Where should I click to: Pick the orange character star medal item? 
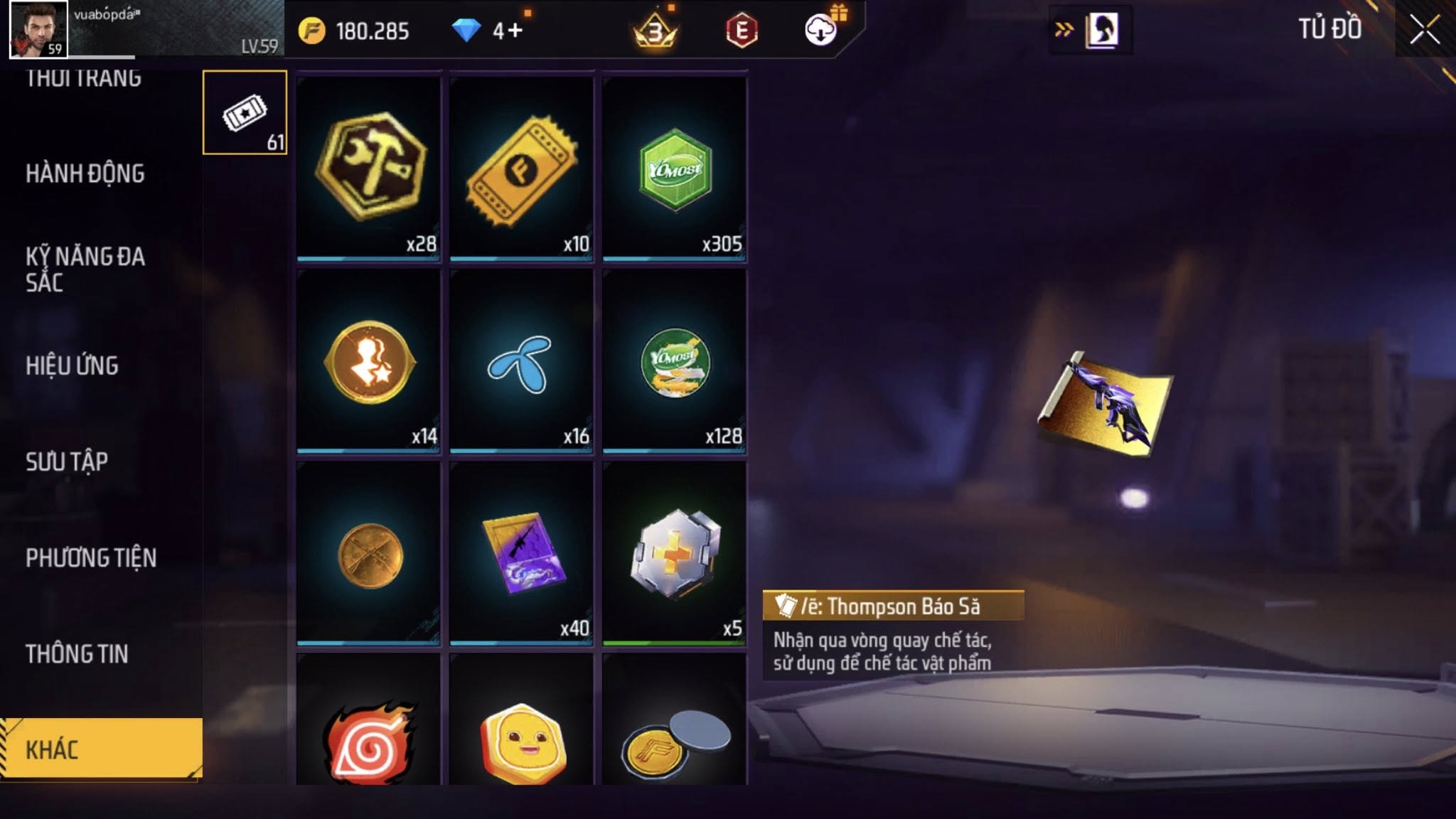pyautogui.click(x=368, y=360)
